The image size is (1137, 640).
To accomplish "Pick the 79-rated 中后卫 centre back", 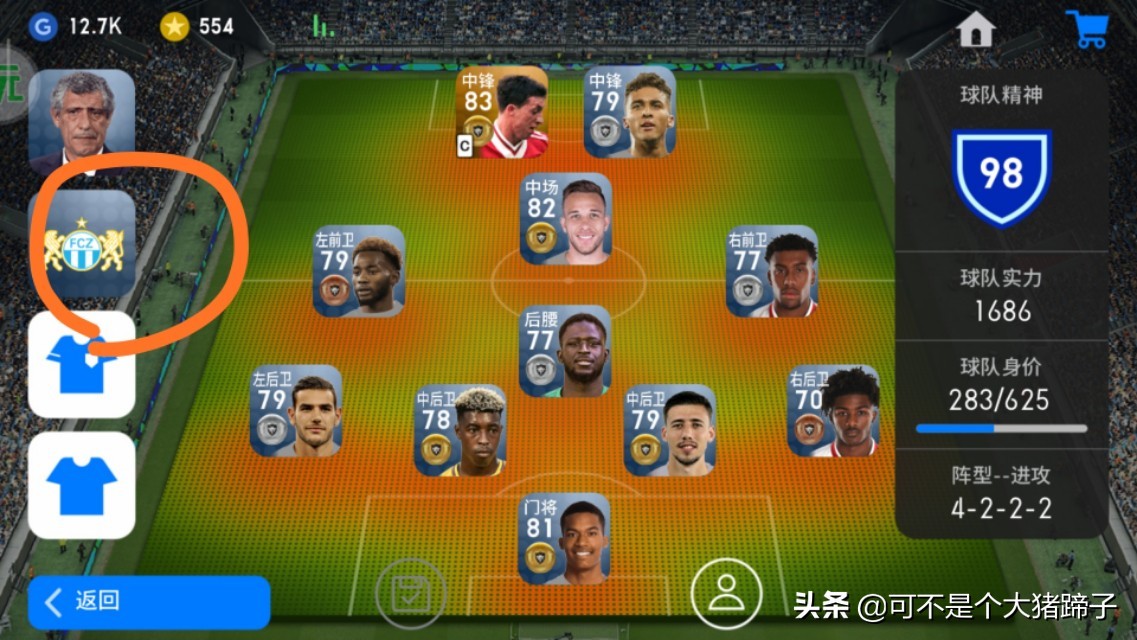I will tap(670, 430).
